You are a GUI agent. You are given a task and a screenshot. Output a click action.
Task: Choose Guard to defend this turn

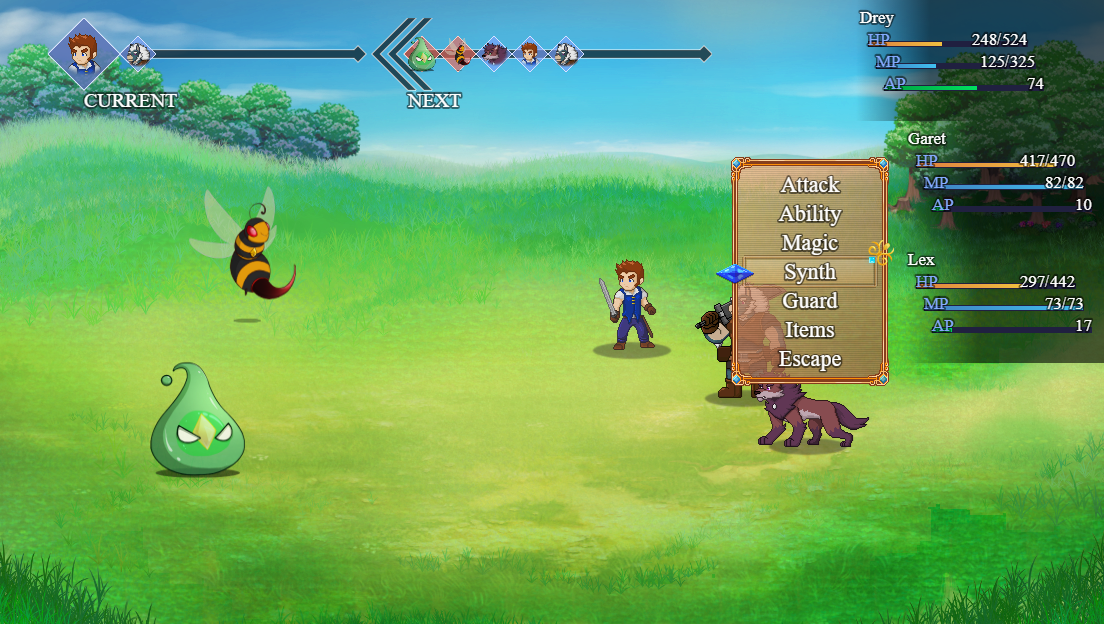click(810, 301)
